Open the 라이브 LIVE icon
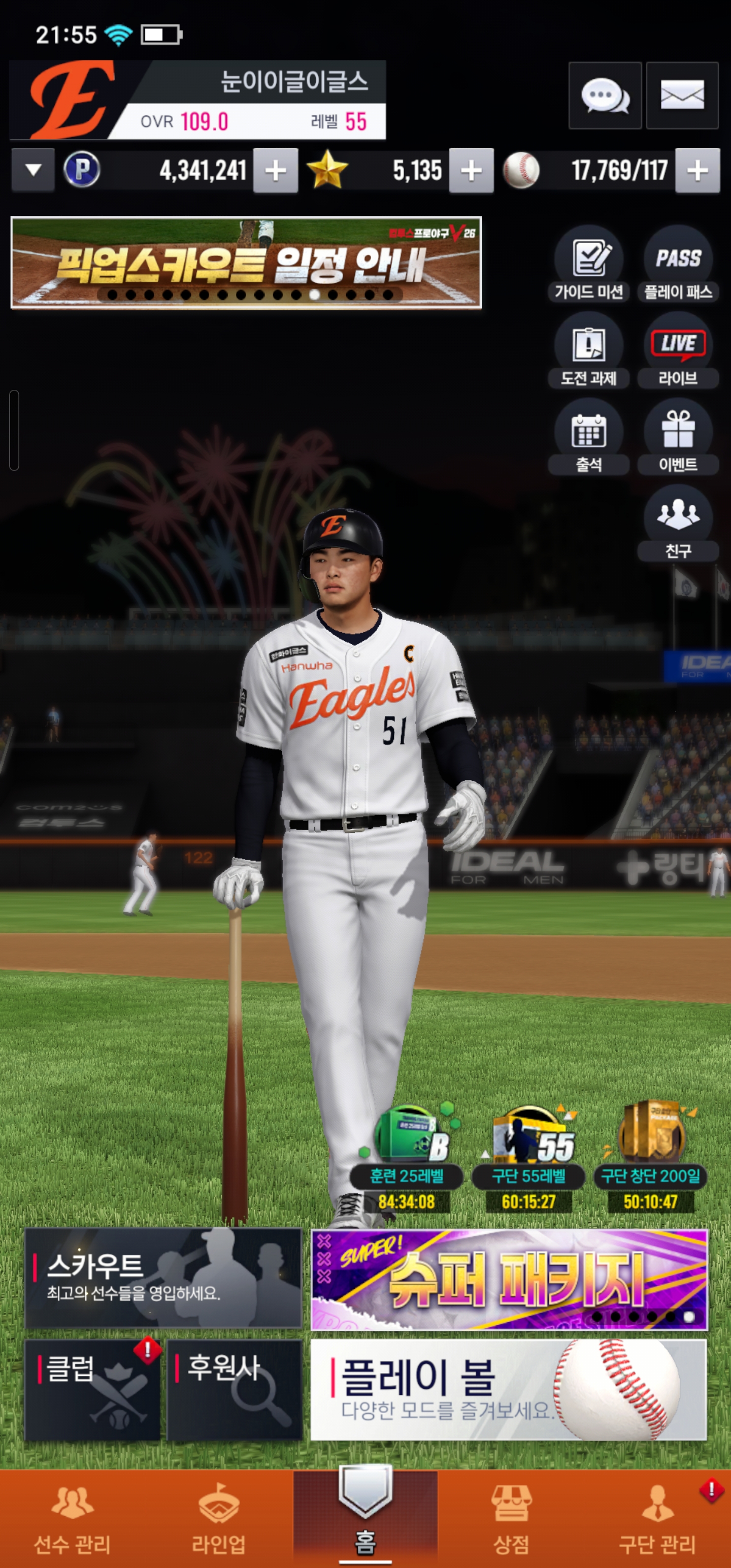This screenshot has width=731, height=1568. pyautogui.click(x=678, y=350)
